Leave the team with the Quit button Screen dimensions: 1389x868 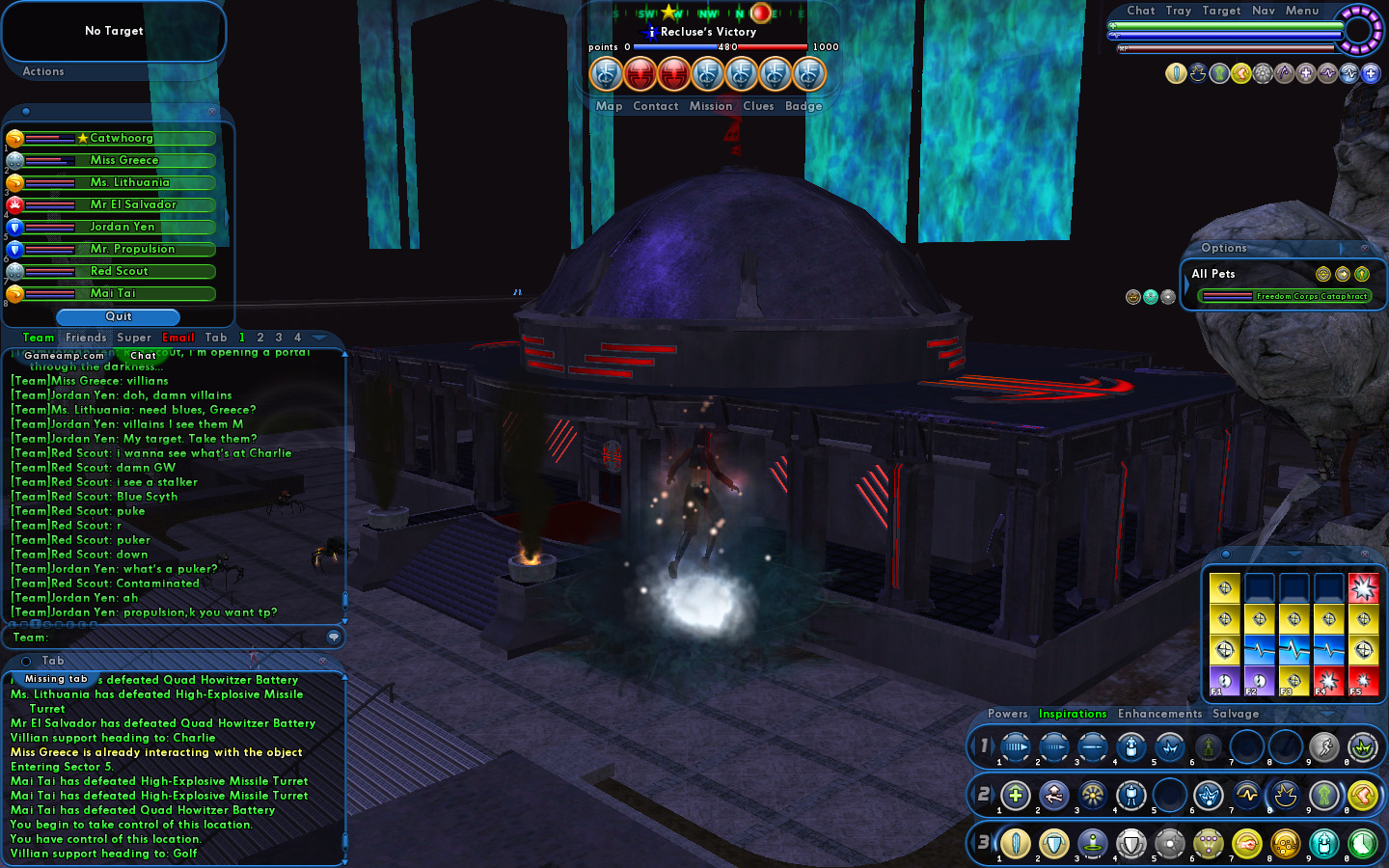click(x=118, y=316)
